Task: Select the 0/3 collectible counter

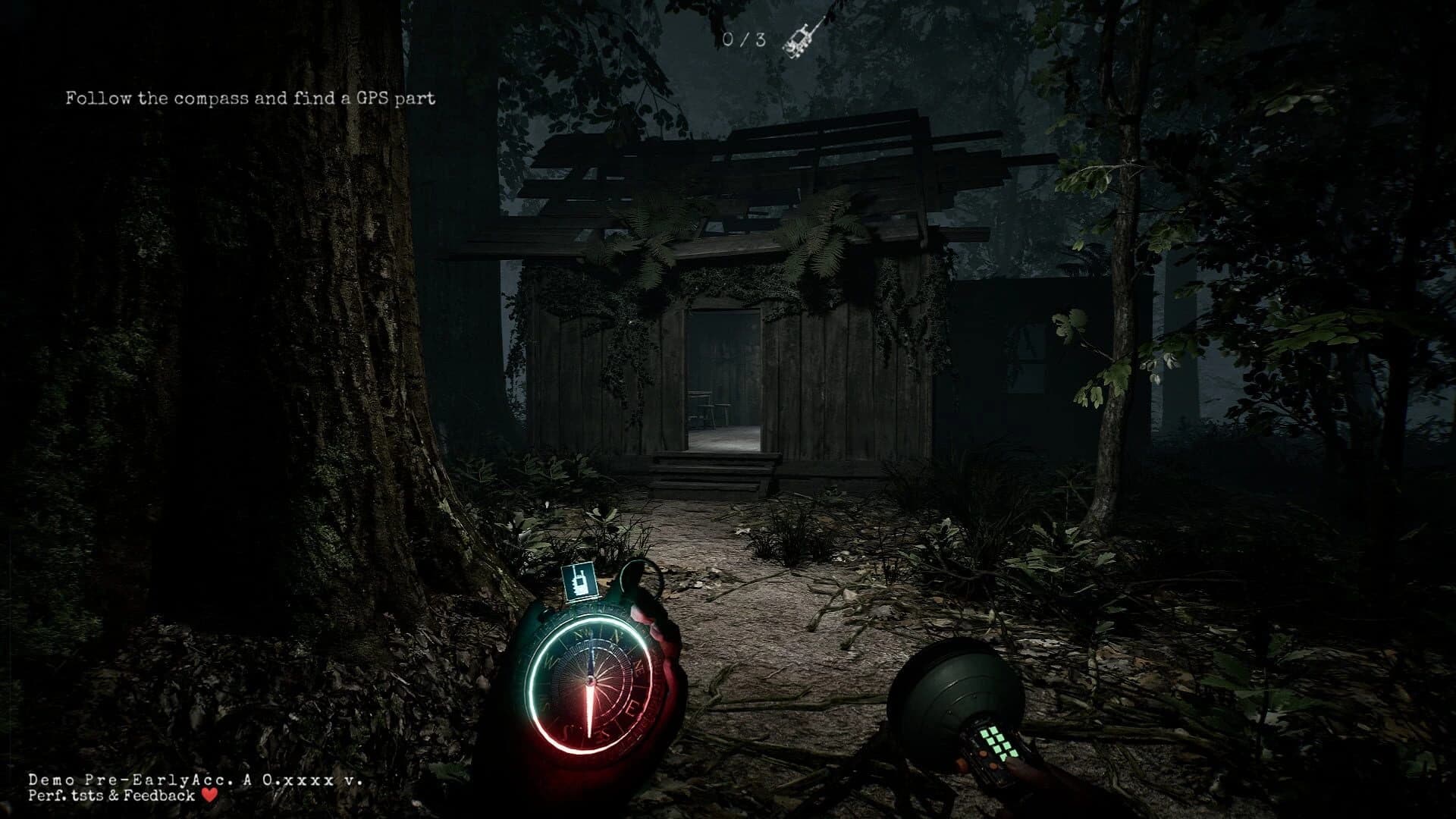Action: click(743, 39)
